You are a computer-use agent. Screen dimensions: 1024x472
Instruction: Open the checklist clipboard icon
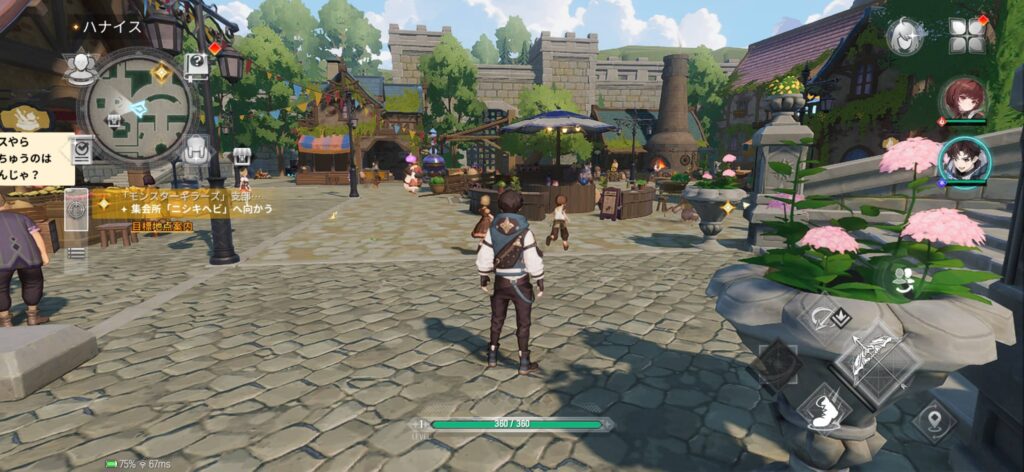(x=81, y=149)
